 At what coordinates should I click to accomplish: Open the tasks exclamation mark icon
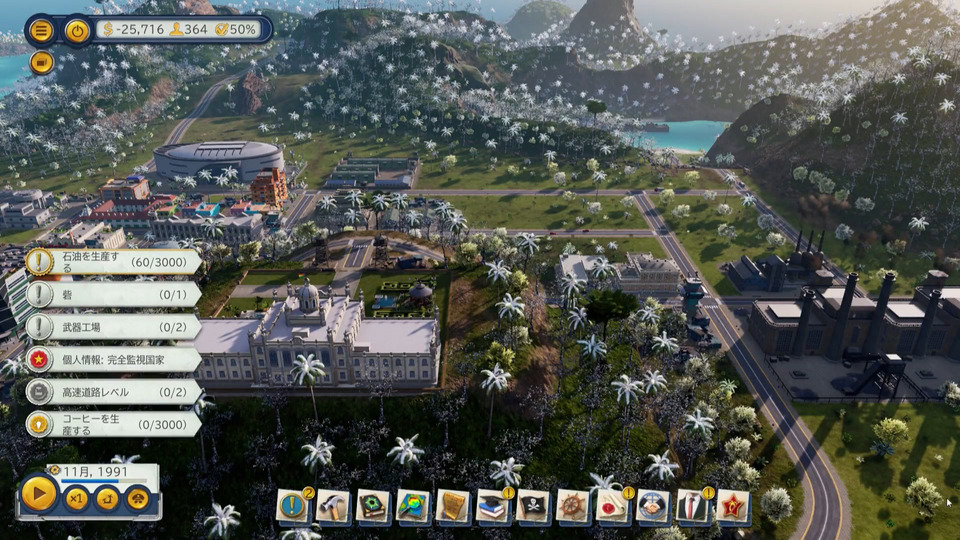293,505
